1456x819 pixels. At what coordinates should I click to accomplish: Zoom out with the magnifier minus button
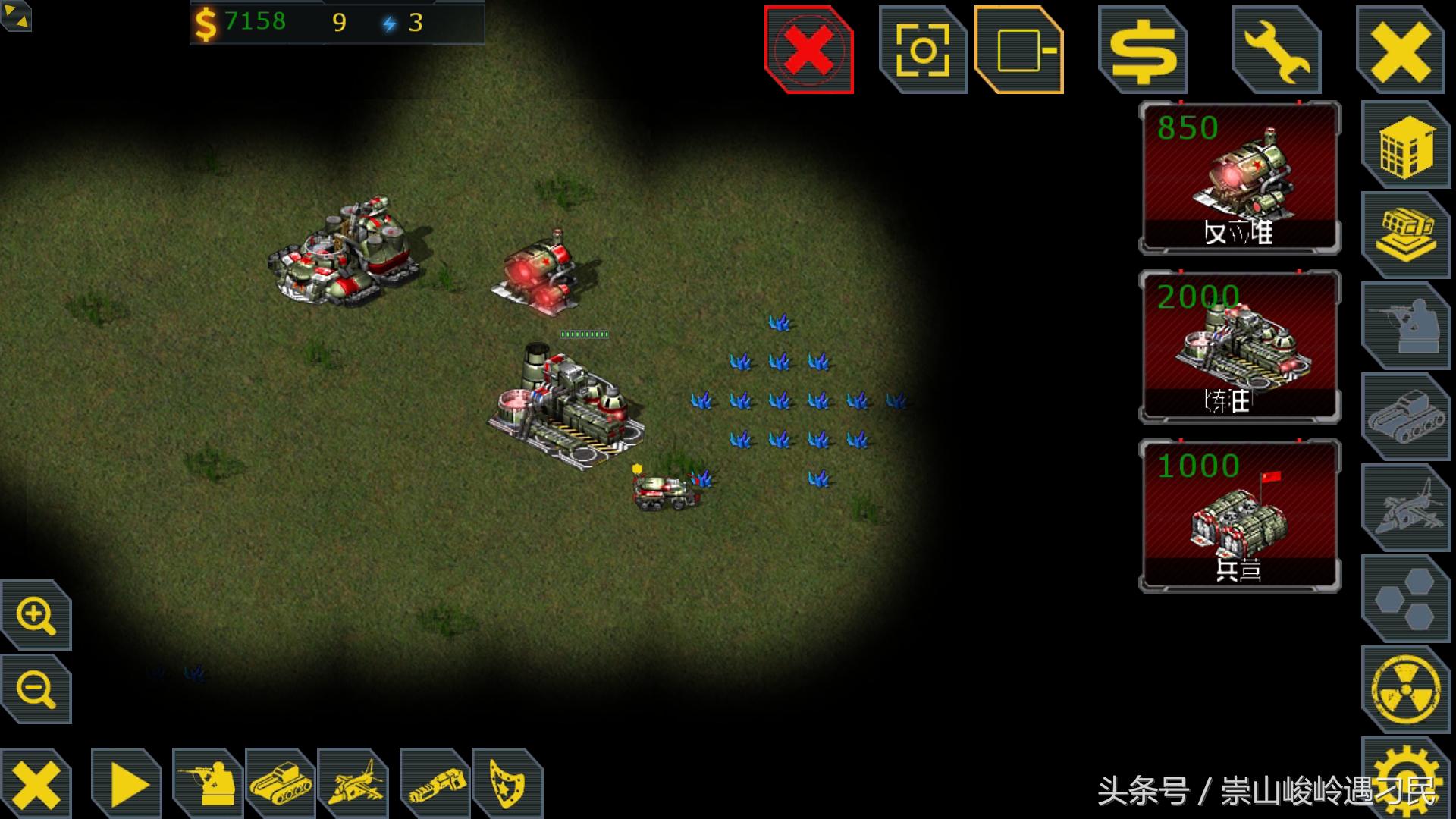pyautogui.click(x=36, y=689)
